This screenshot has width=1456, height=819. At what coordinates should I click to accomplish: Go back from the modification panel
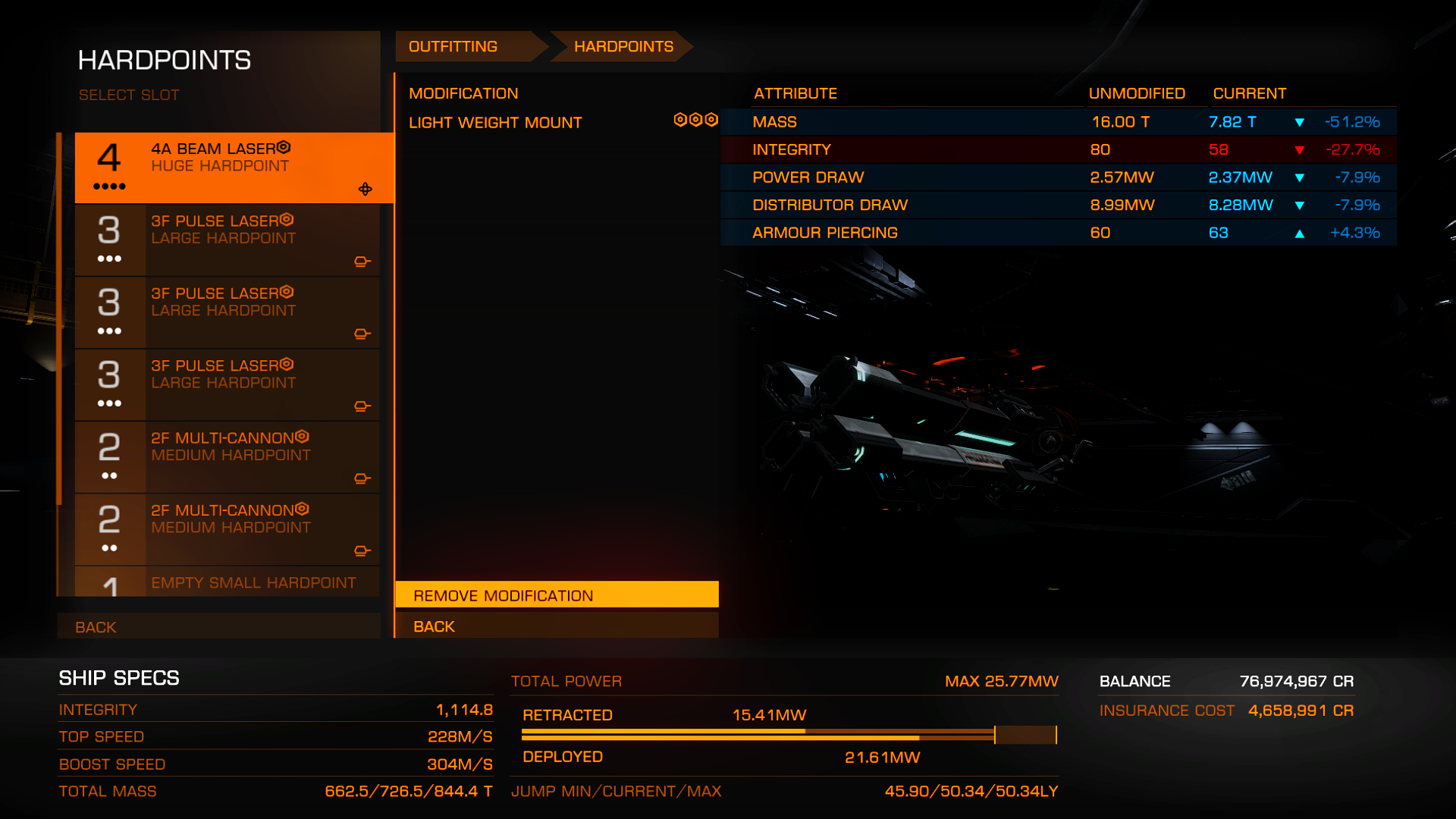557,626
